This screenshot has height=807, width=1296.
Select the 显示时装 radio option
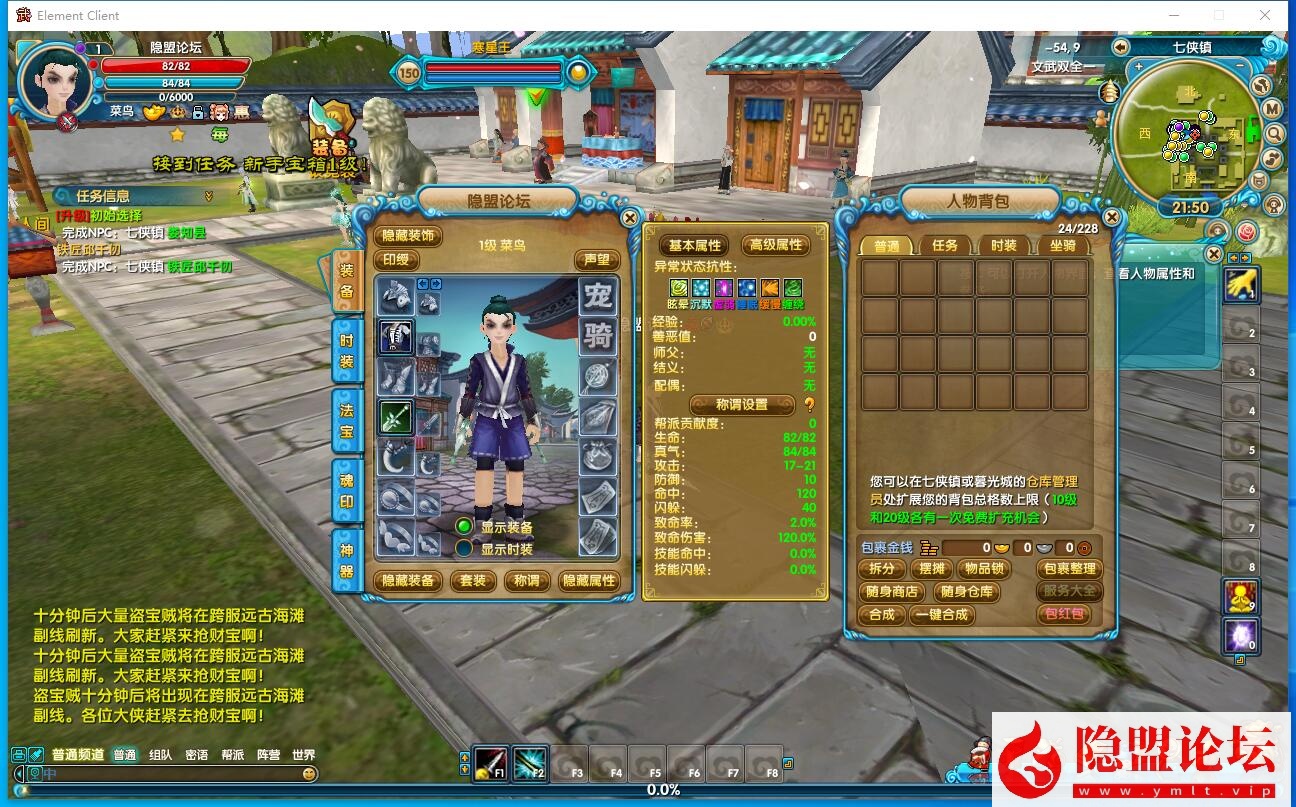(x=464, y=548)
